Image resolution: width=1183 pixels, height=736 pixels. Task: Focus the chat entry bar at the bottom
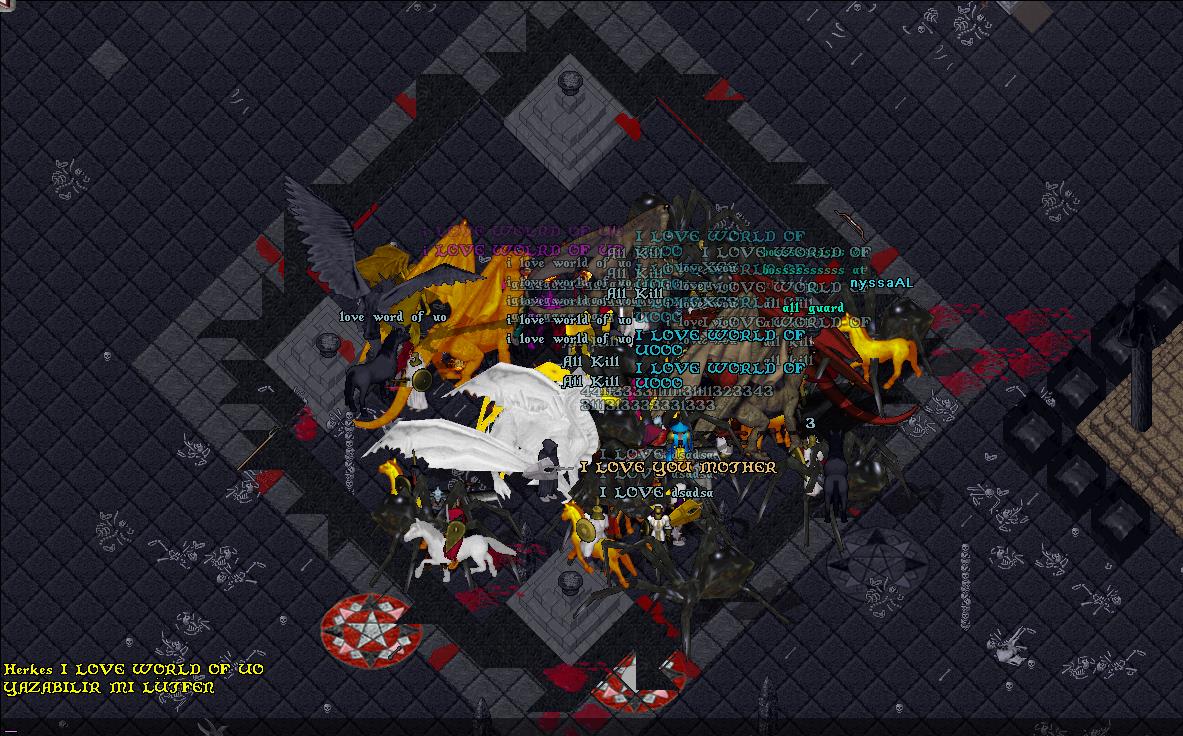590,726
